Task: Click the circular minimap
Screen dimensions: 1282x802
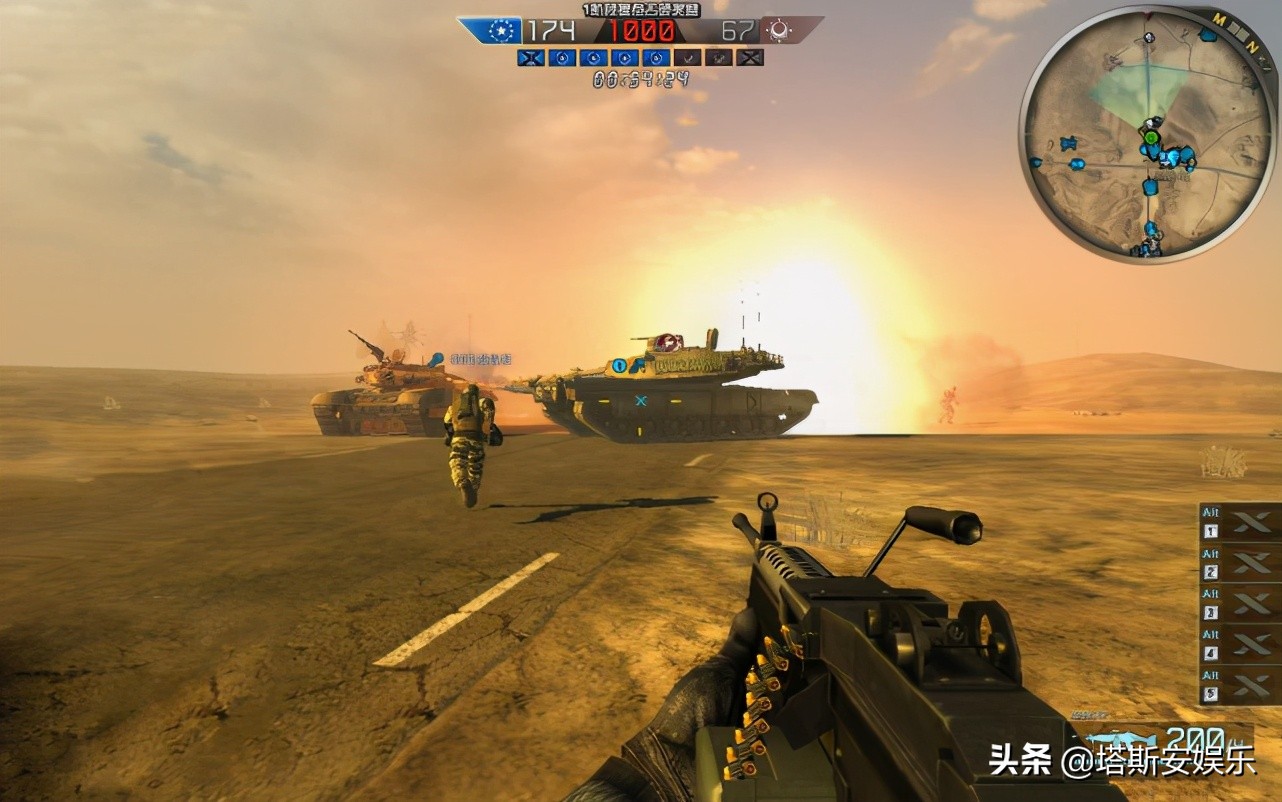Action: [1148, 133]
